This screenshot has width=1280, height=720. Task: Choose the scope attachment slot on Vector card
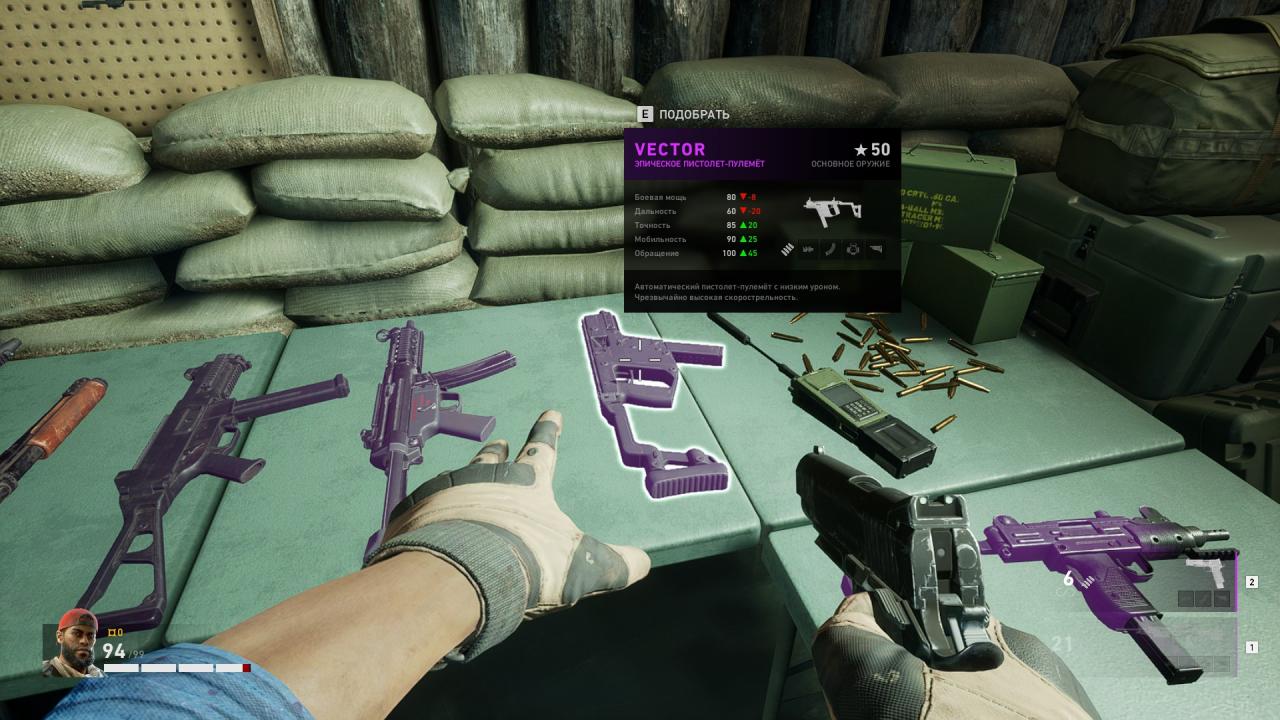click(x=853, y=249)
